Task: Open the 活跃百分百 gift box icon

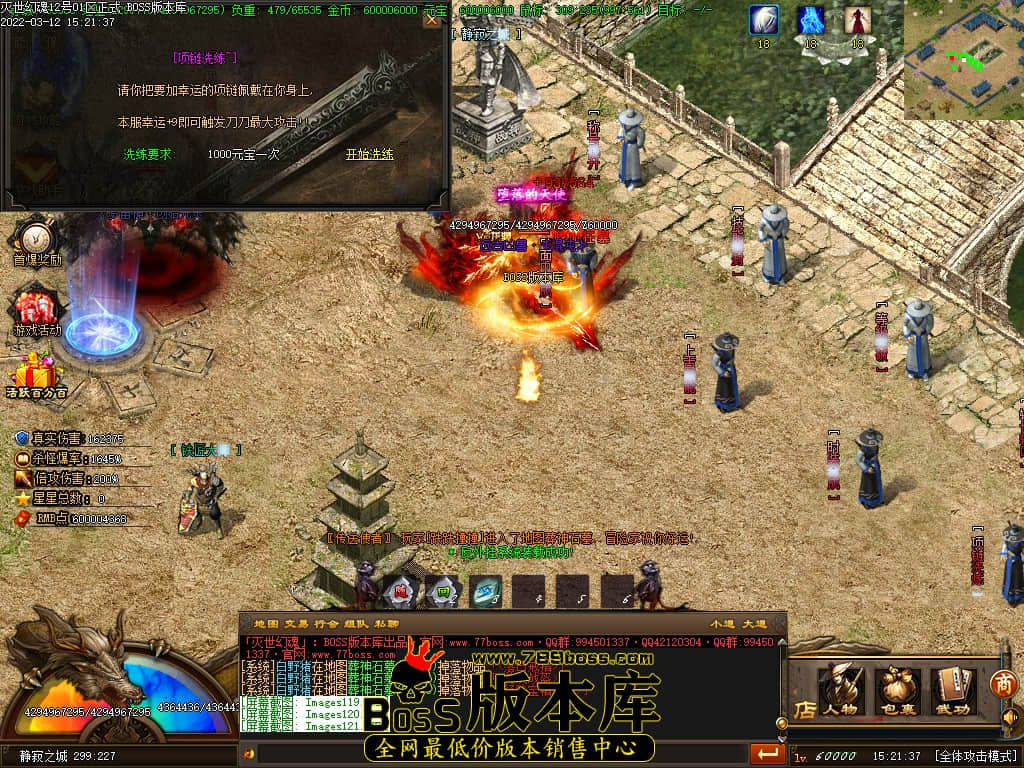Action: point(37,375)
